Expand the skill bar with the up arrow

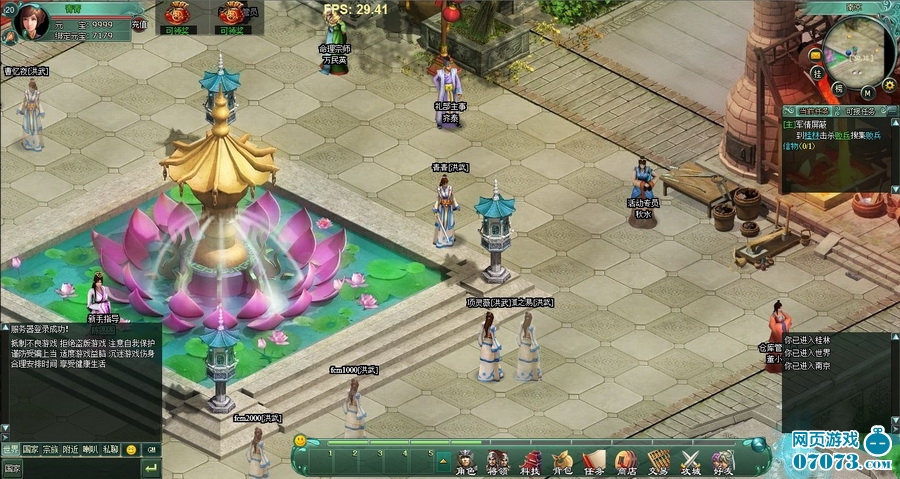click(443, 459)
